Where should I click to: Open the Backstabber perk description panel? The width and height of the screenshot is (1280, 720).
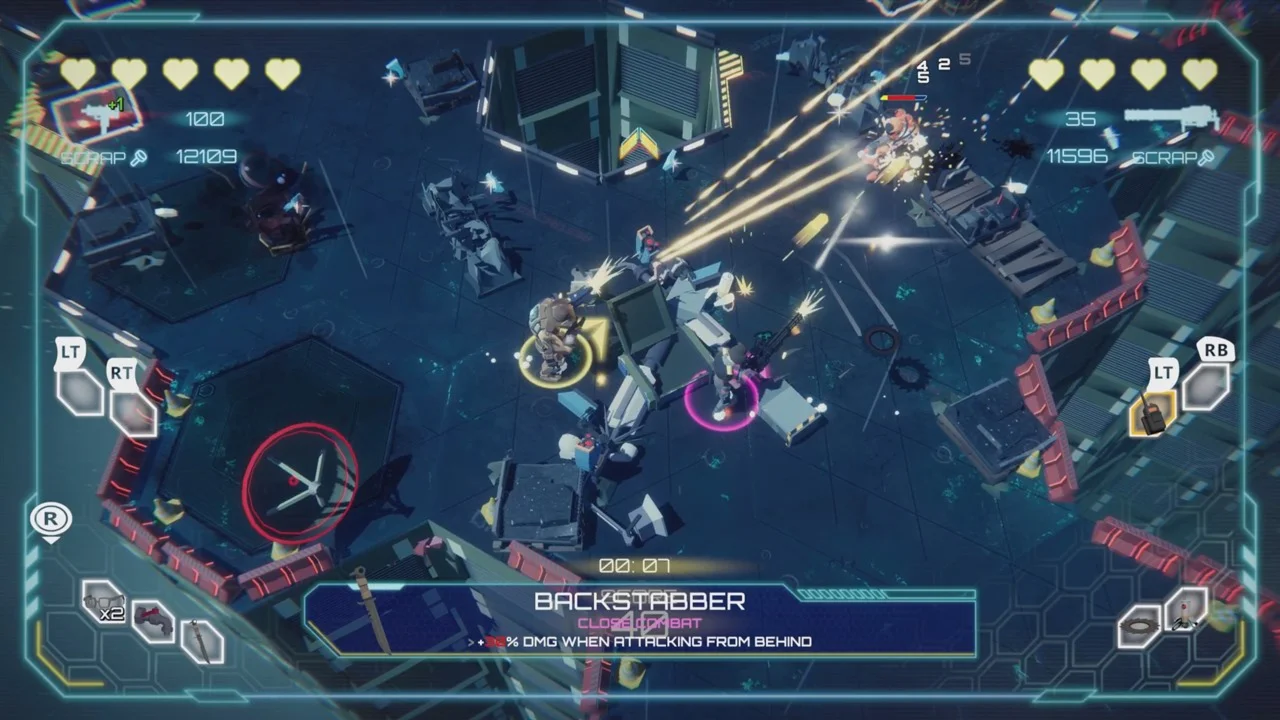[640, 620]
